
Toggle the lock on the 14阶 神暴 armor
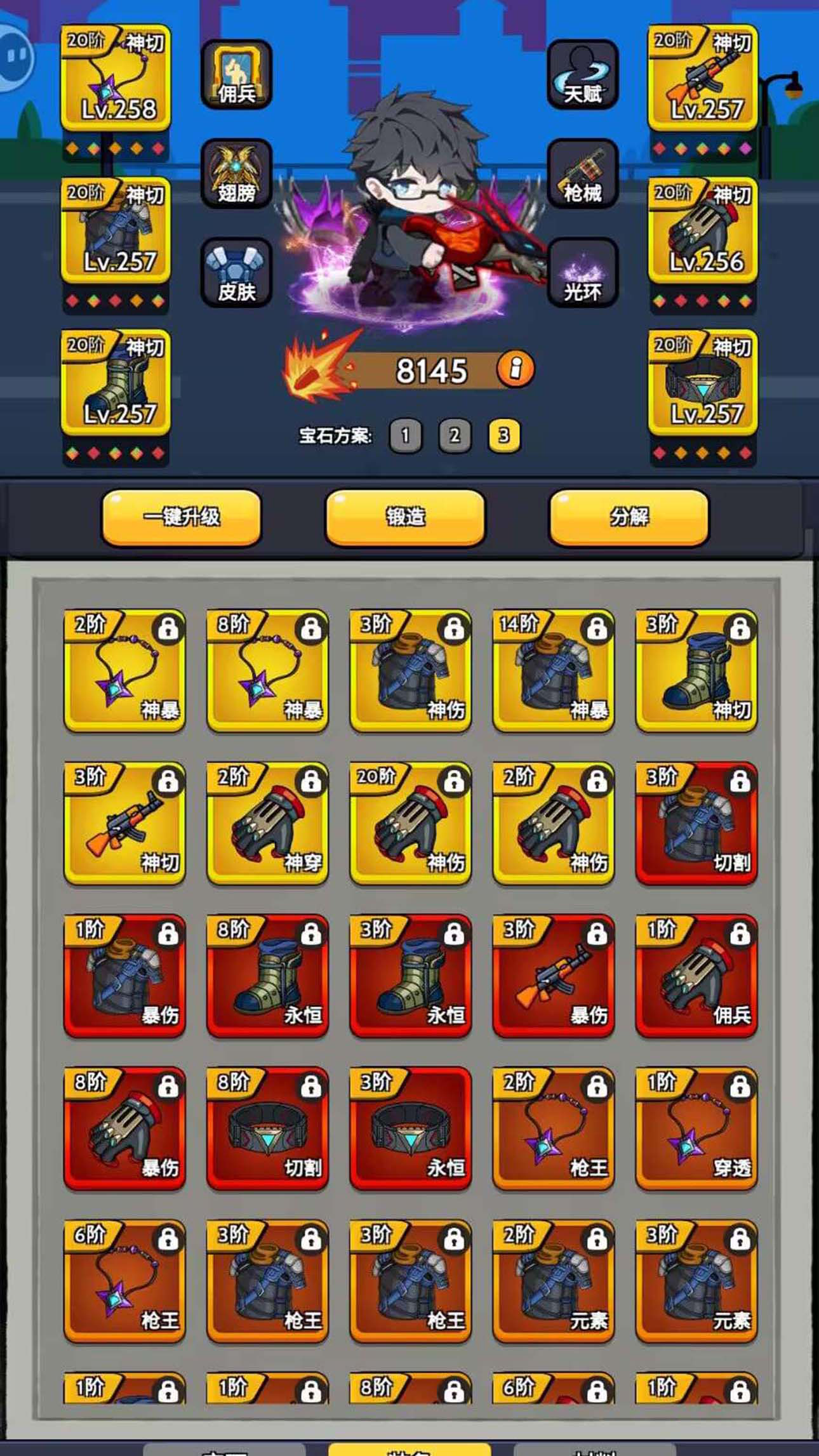tap(597, 628)
